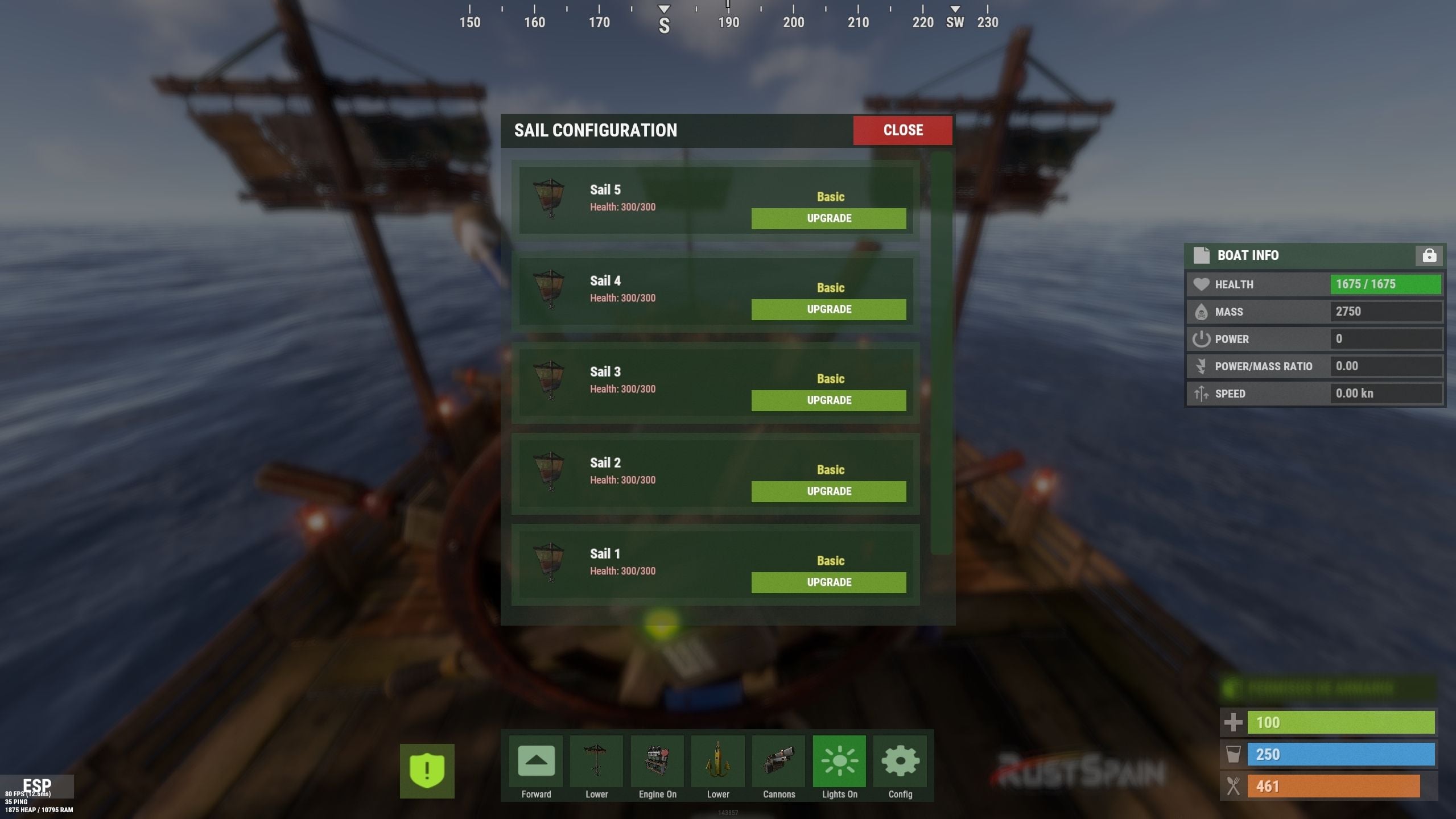Toggle the Lights On button
The image size is (1456, 819).
click(x=839, y=762)
